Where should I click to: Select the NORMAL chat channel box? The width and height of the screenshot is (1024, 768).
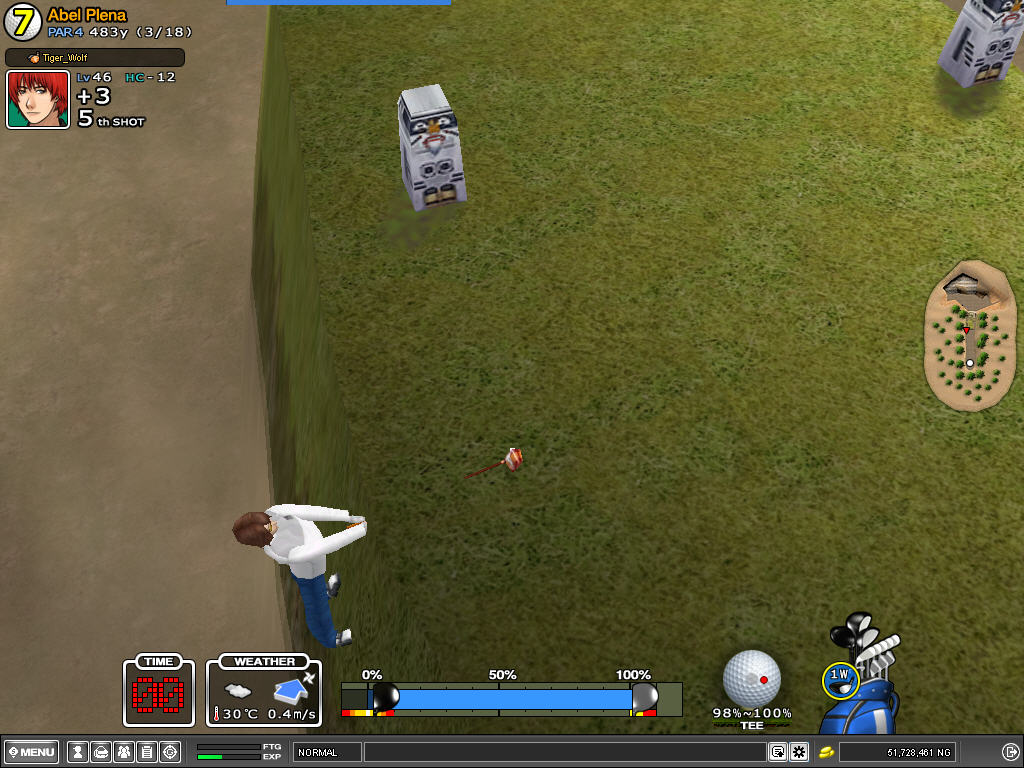[x=326, y=752]
